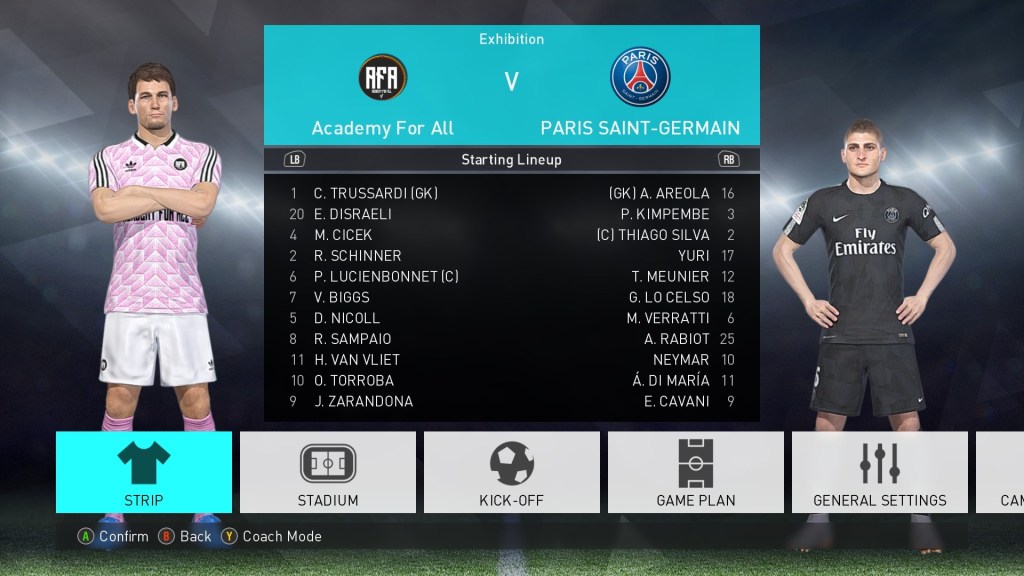Image resolution: width=1024 pixels, height=576 pixels.
Task: Choose E. Cavani in the PSG lineup
Action: 677,402
